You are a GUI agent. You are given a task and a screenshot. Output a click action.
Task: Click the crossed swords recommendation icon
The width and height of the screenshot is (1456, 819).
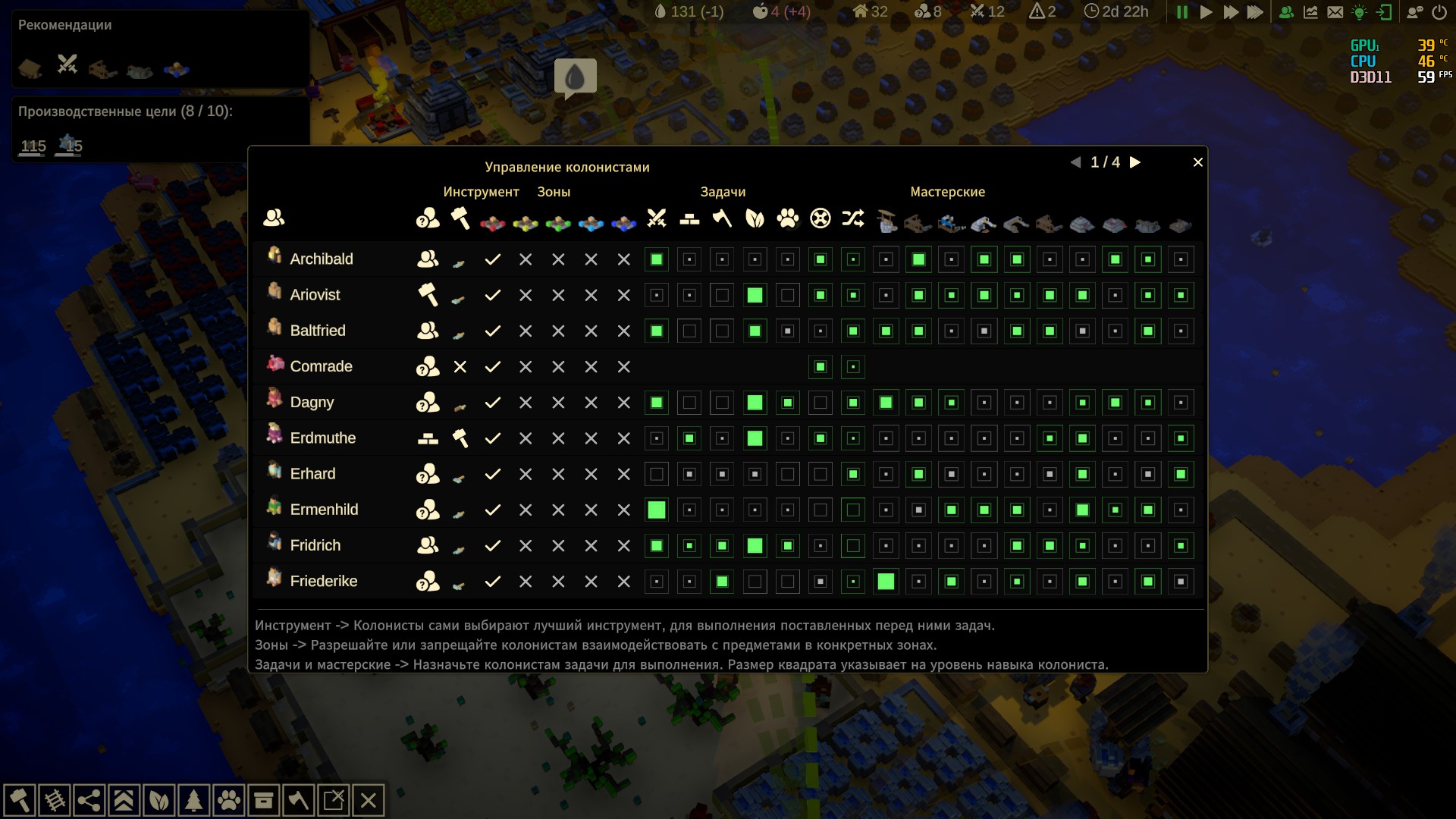tap(67, 64)
